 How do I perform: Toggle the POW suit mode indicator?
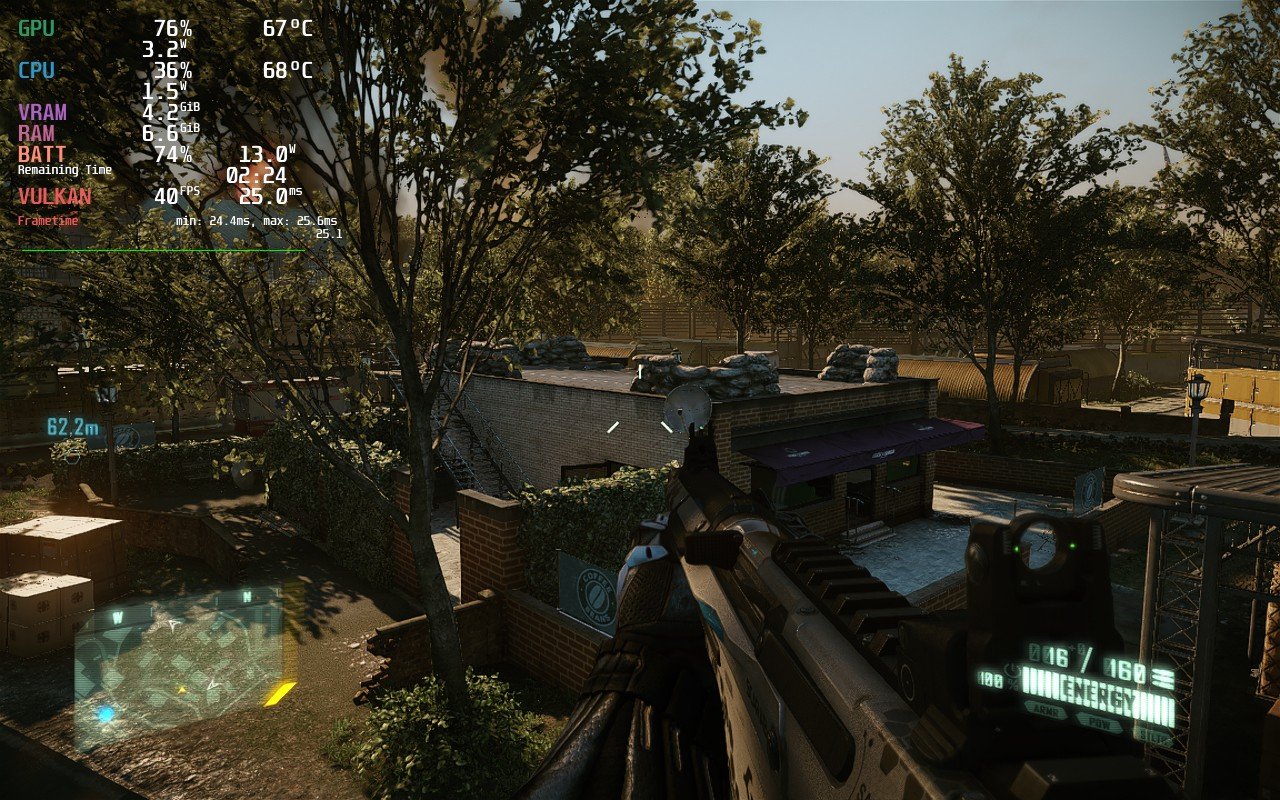[1102, 722]
